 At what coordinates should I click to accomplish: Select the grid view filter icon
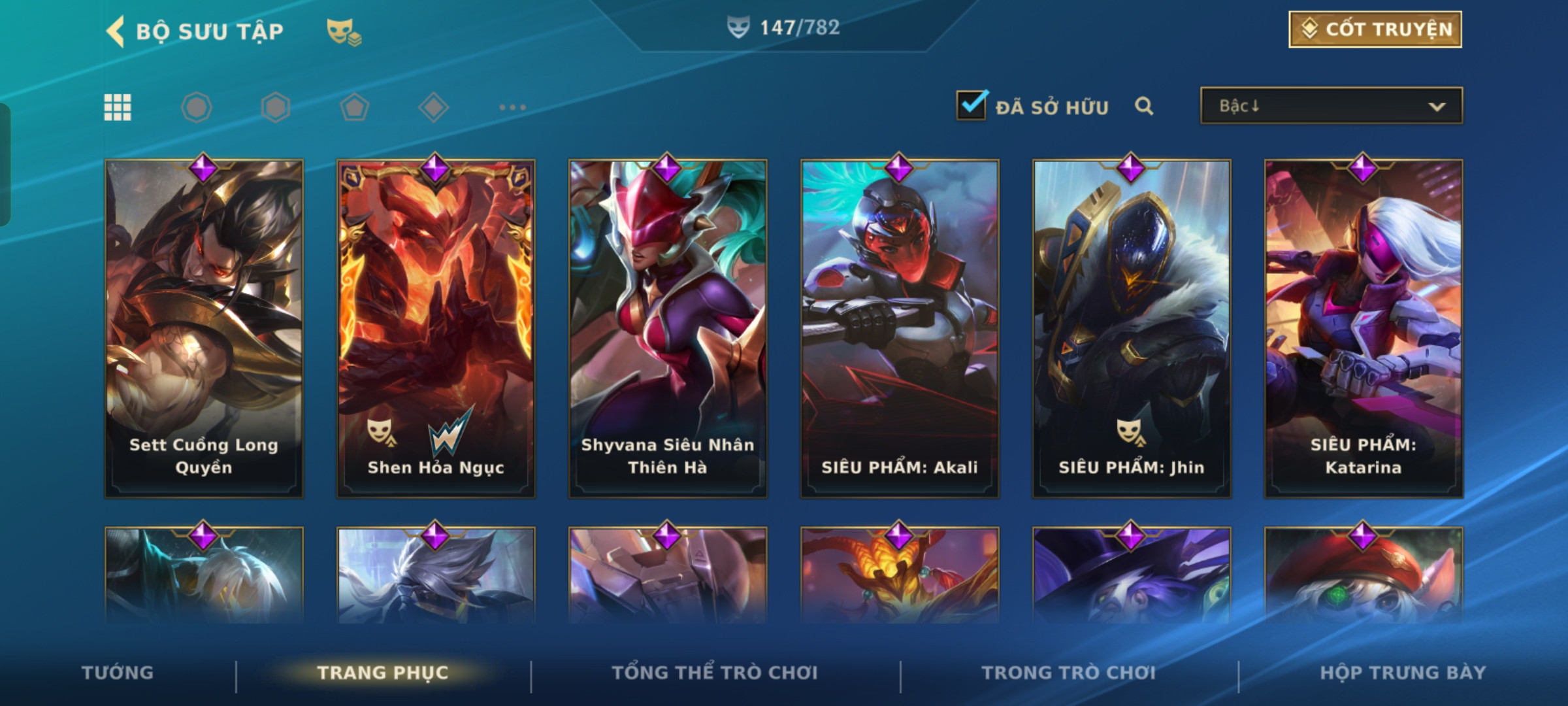coord(118,107)
